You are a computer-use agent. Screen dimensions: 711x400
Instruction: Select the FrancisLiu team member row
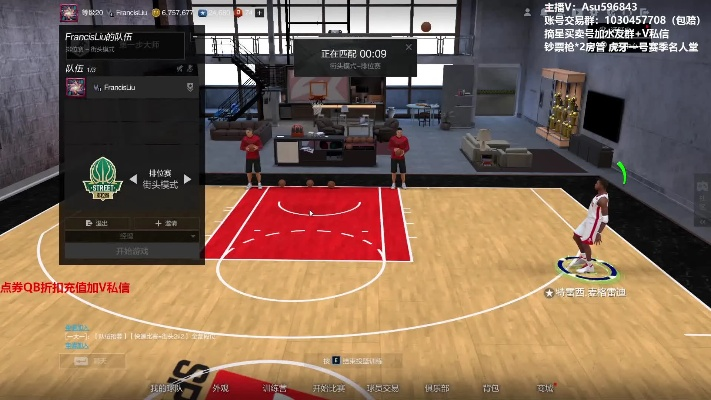point(130,88)
